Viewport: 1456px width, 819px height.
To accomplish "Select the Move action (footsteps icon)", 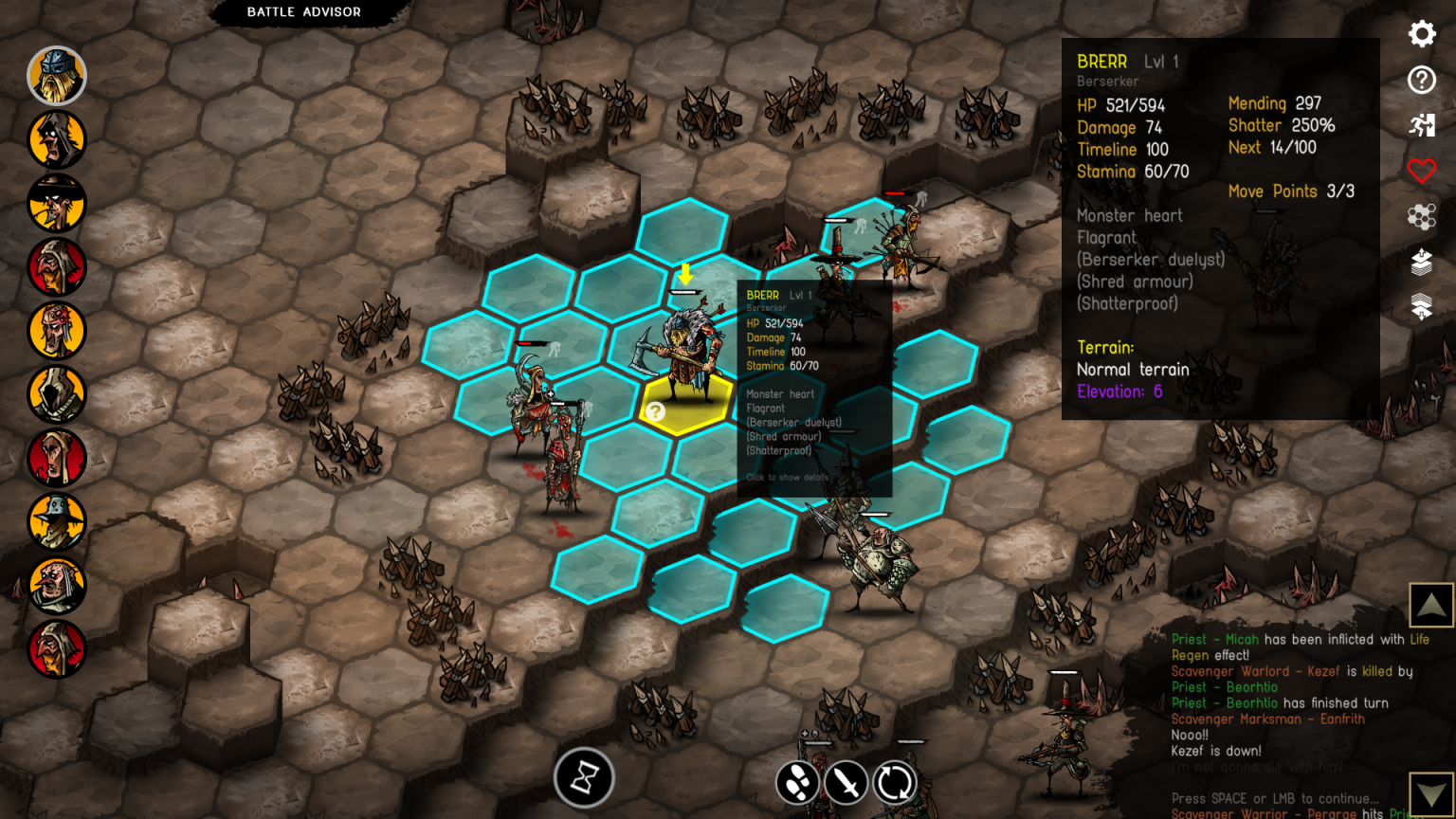I will 799,783.
